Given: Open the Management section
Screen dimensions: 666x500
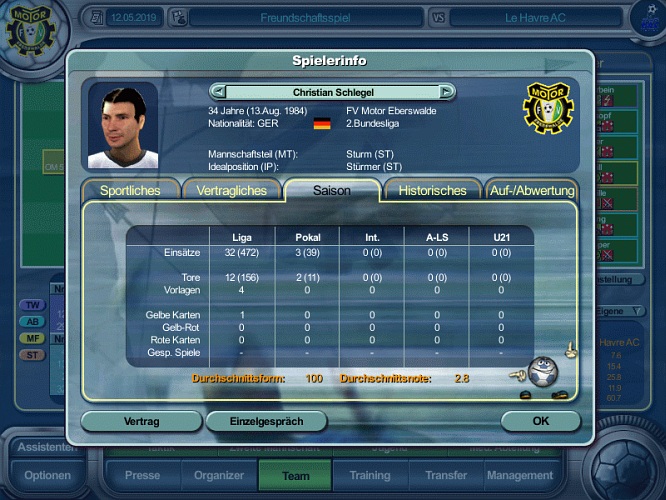Looking at the screenshot, I should (x=520, y=476).
